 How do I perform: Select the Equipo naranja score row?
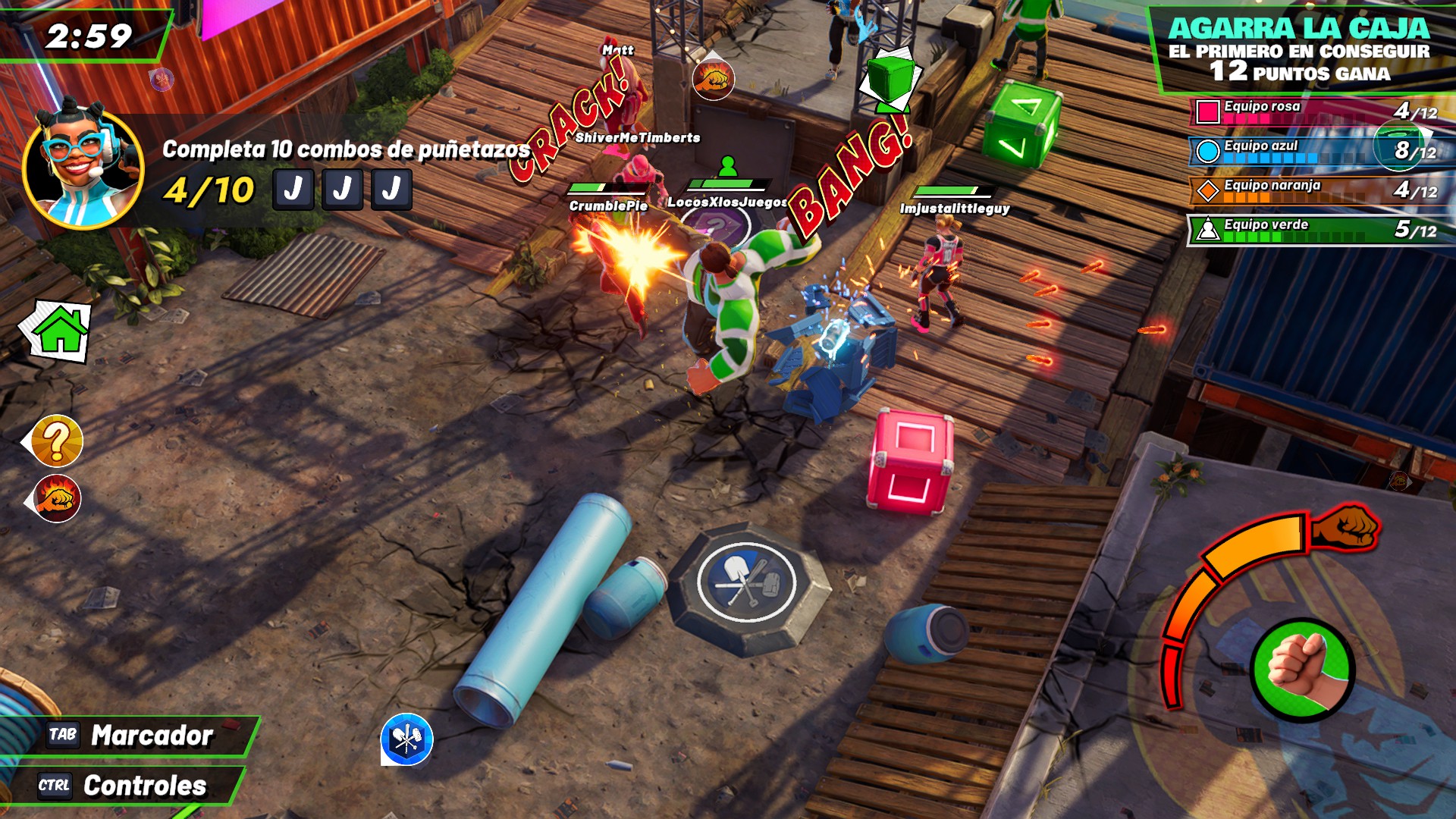(x=1319, y=190)
